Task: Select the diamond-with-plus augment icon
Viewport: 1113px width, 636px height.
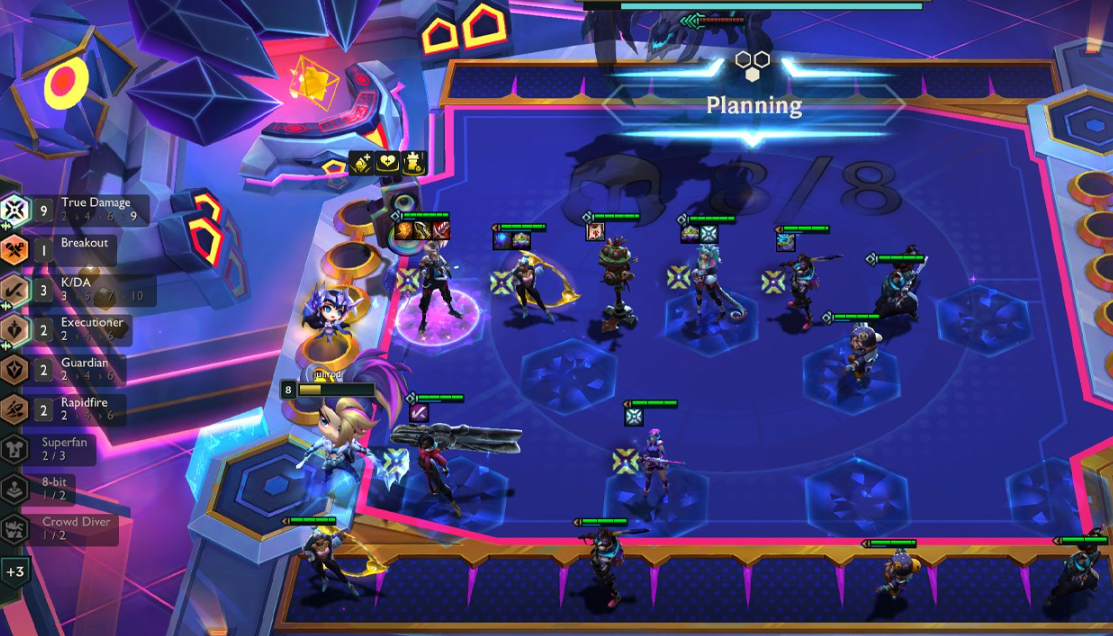Action: click(361, 163)
